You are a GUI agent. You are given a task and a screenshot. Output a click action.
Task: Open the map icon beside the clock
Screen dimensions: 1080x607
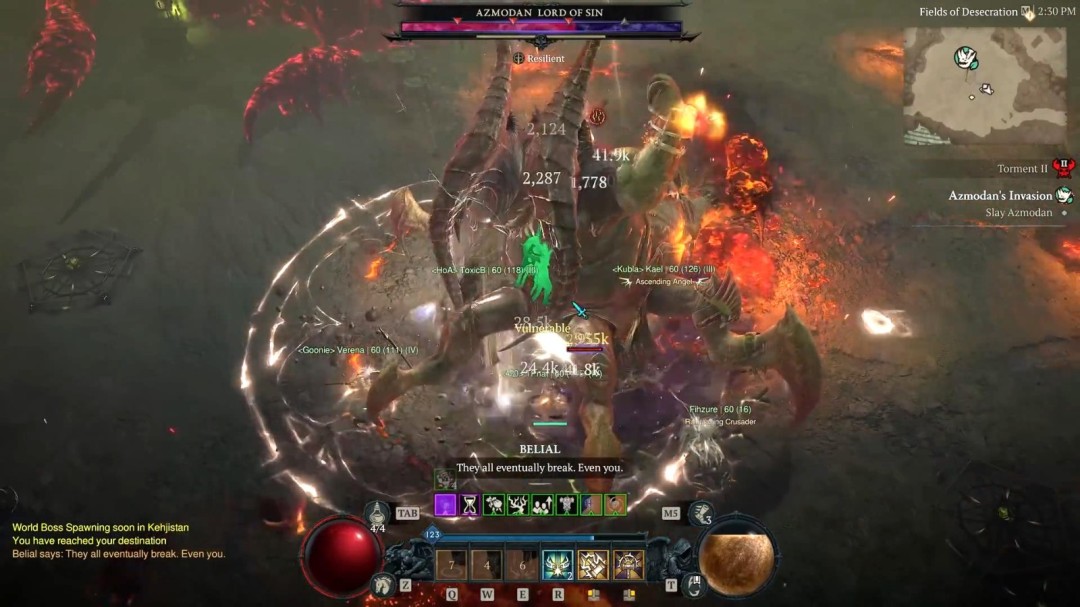point(1027,12)
